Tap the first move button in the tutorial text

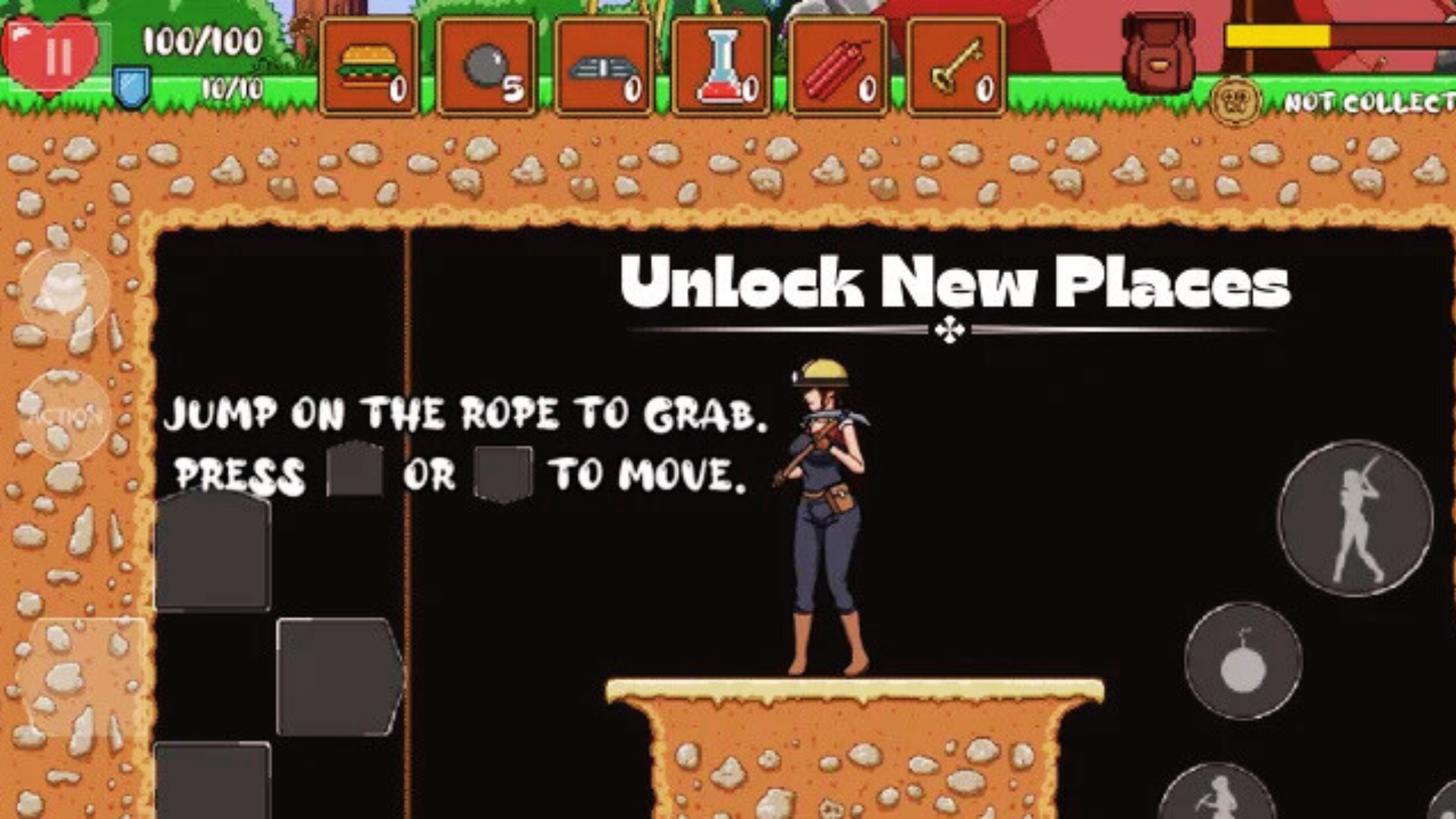[x=353, y=472]
